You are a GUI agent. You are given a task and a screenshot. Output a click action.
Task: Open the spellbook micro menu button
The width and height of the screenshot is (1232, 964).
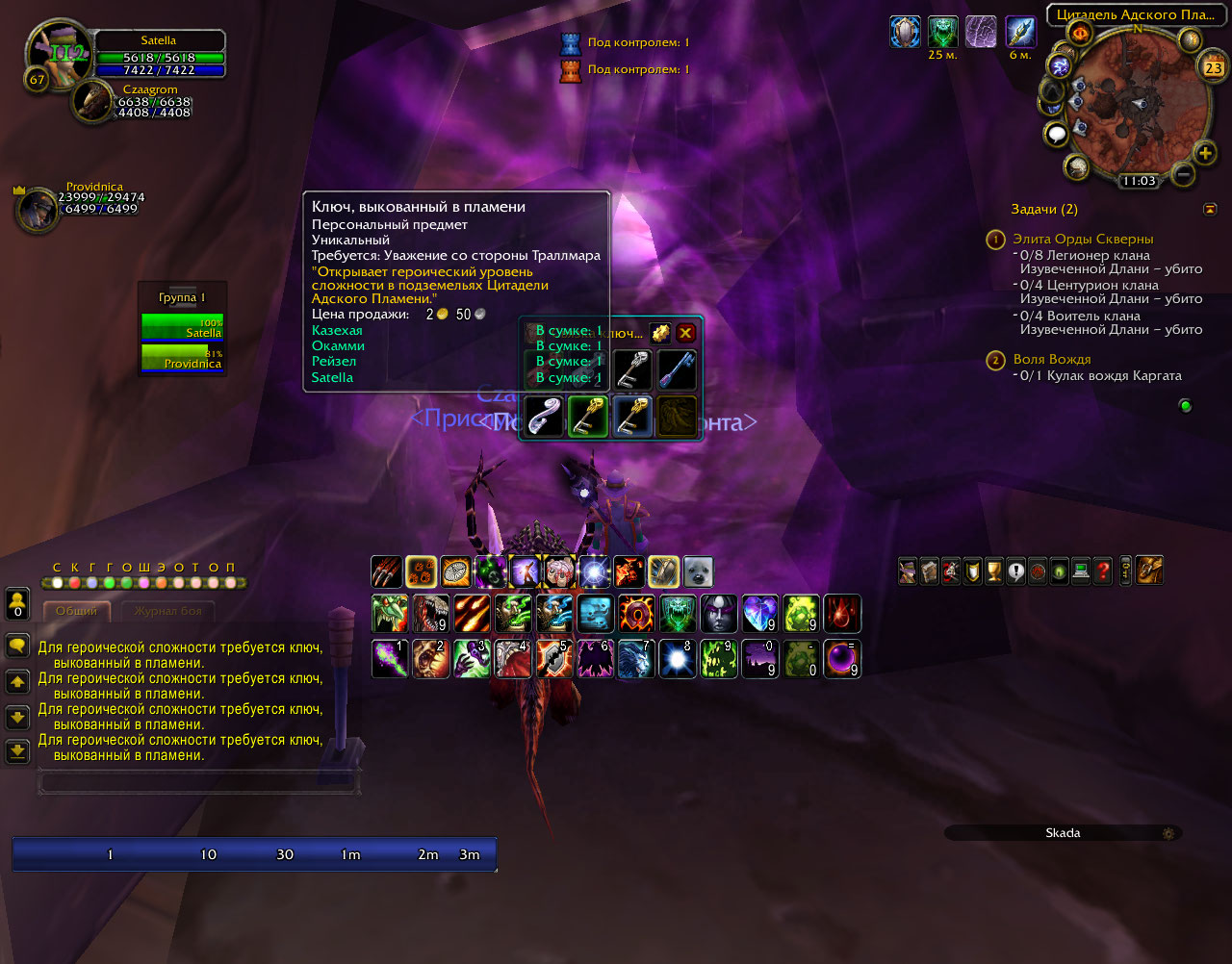point(929,571)
